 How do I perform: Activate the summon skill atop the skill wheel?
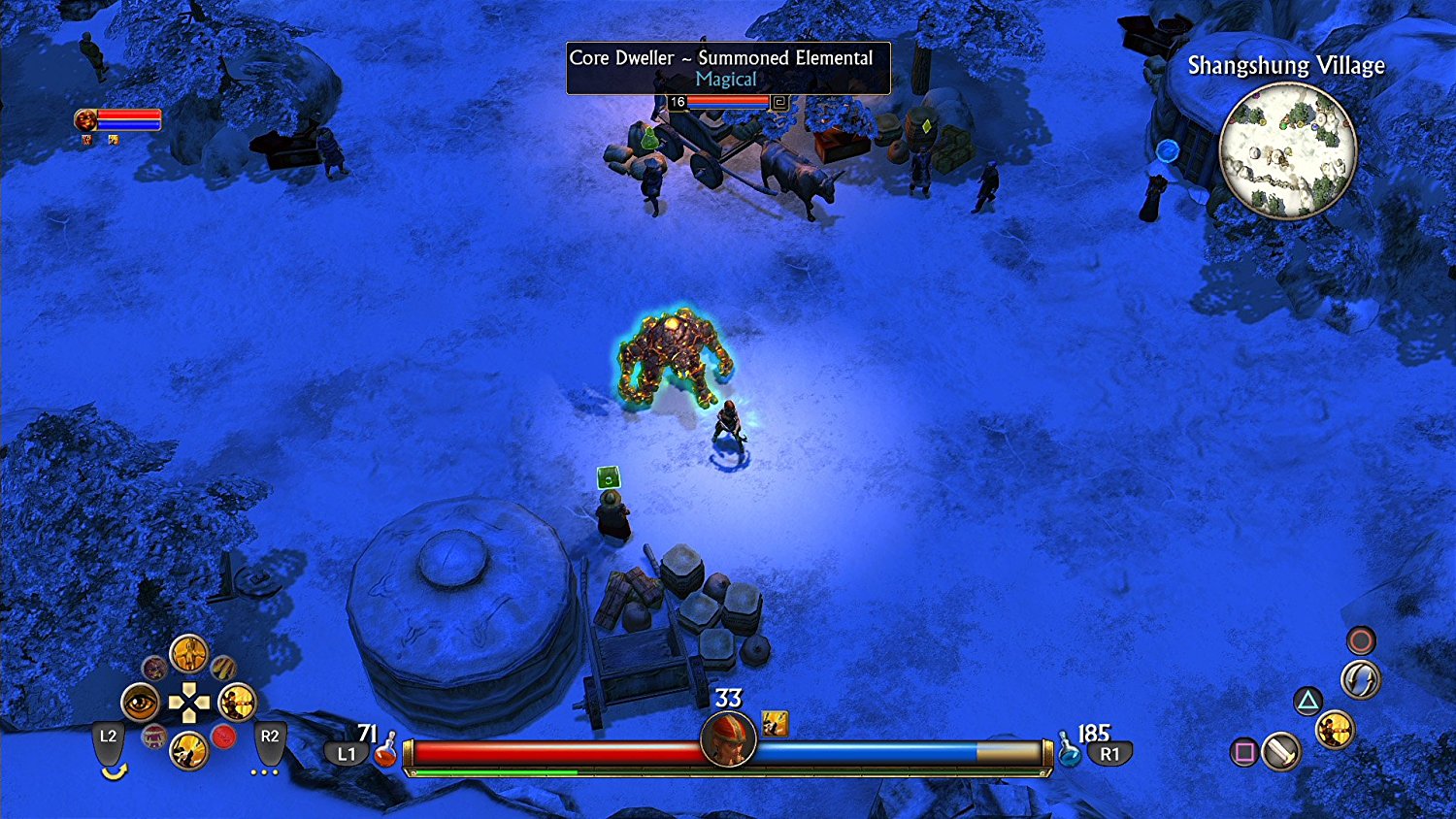click(188, 654)
